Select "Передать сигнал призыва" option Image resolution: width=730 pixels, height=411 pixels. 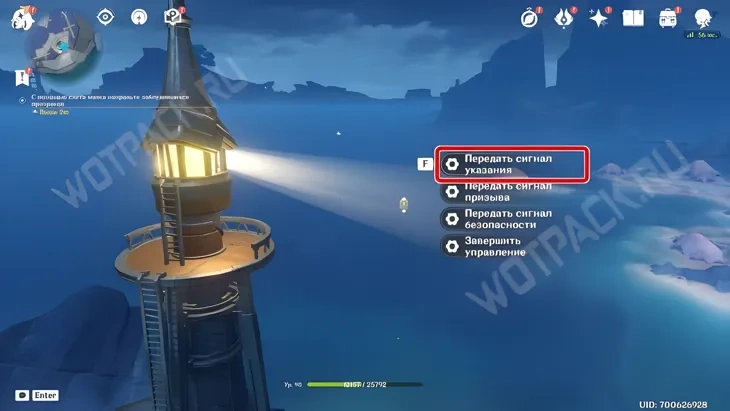[510, 191]
